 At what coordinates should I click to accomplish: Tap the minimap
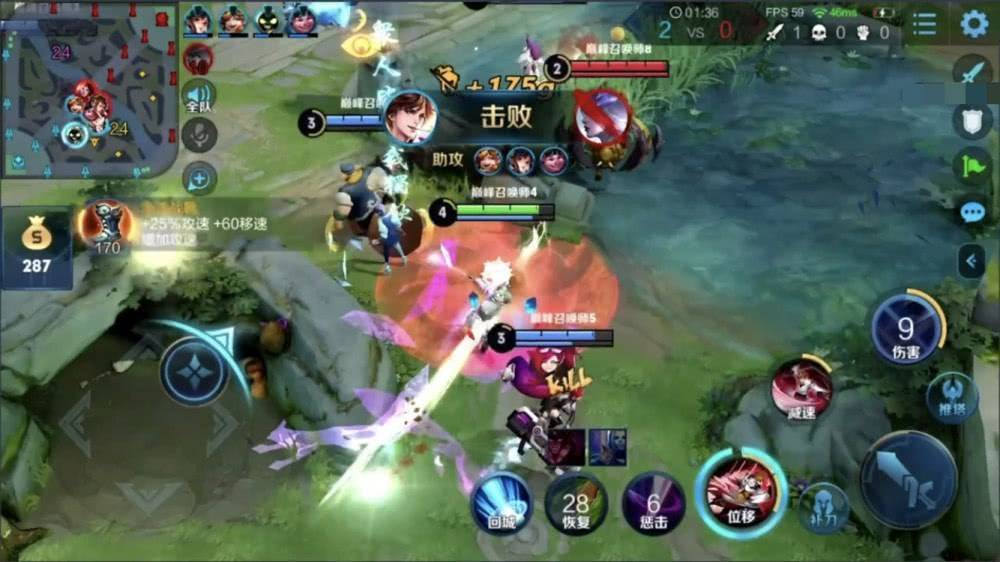click(x=90, y=88)
